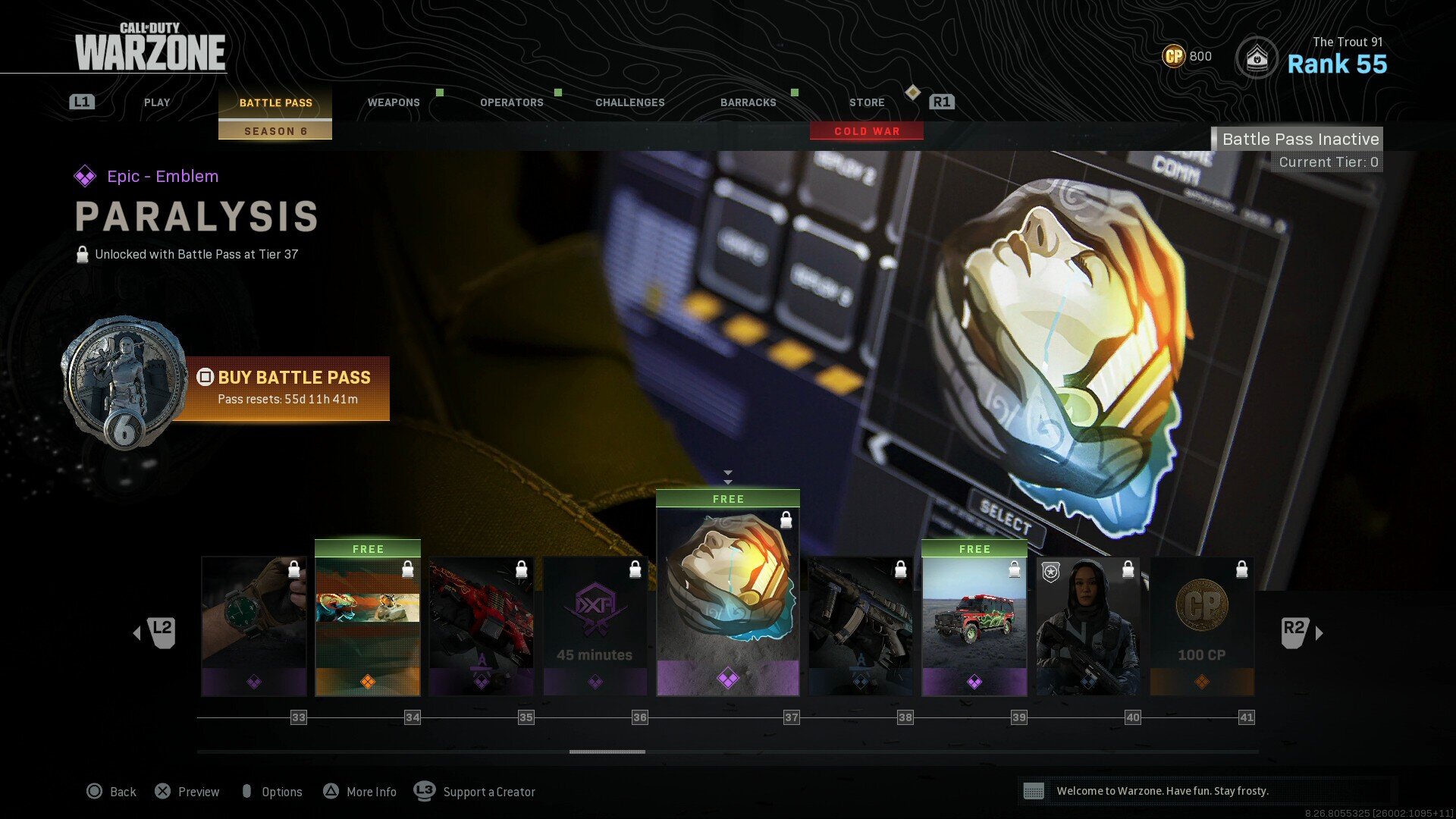This screenshot has width=1456, height=819.
Task: Select the Season 6 sub-tab
Action: tap(275, 131)
